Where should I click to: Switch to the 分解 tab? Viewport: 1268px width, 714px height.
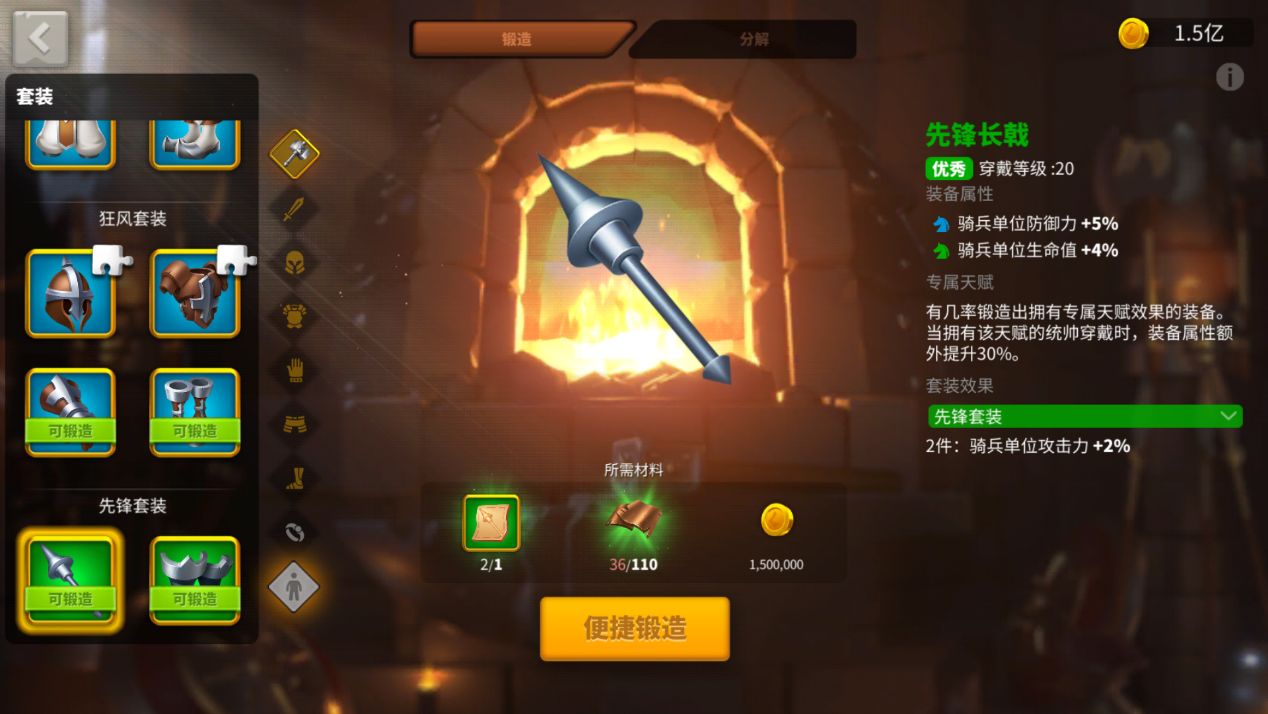coord(753,40)
